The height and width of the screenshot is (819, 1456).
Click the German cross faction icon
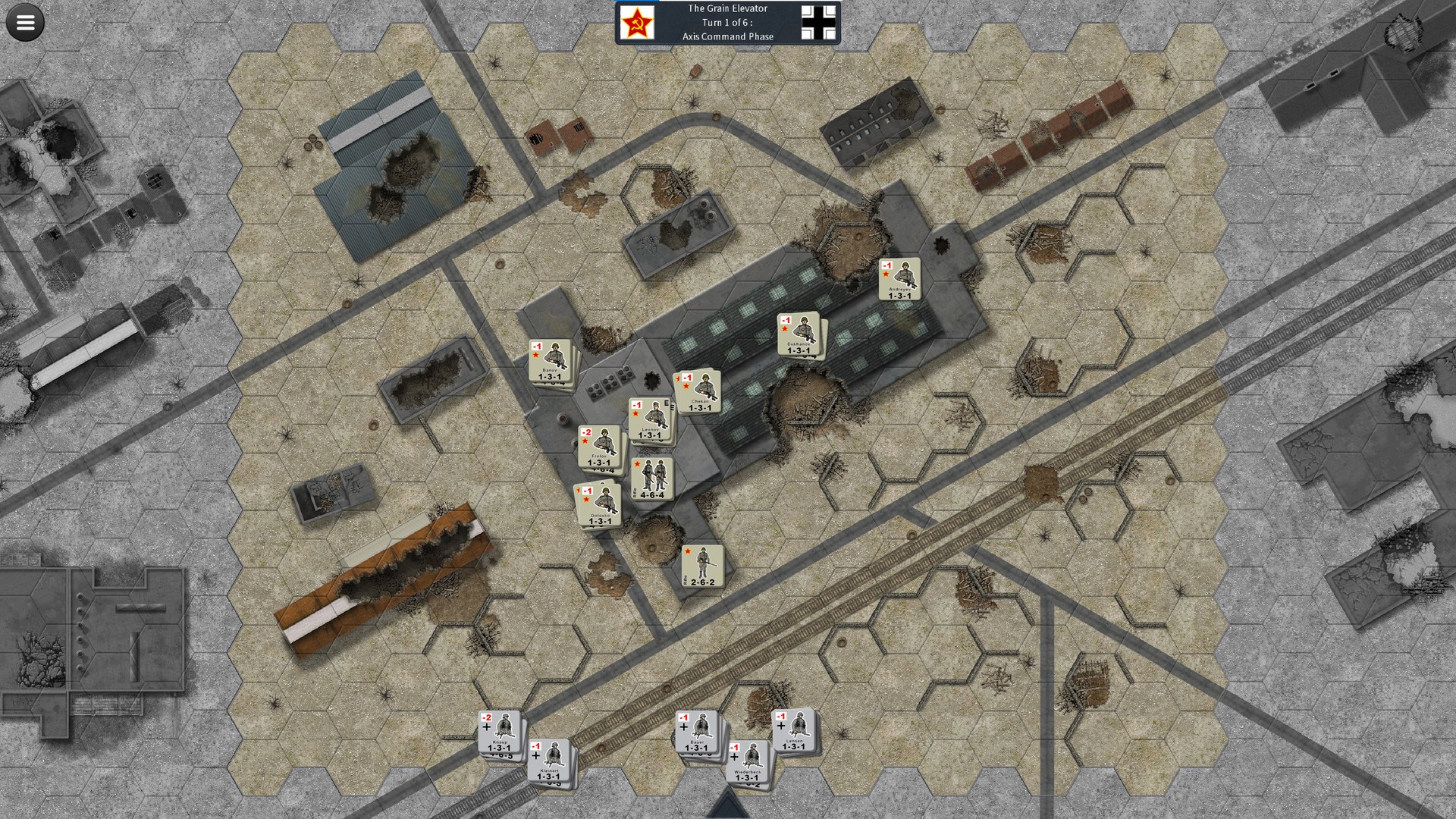tap(819, 23)
